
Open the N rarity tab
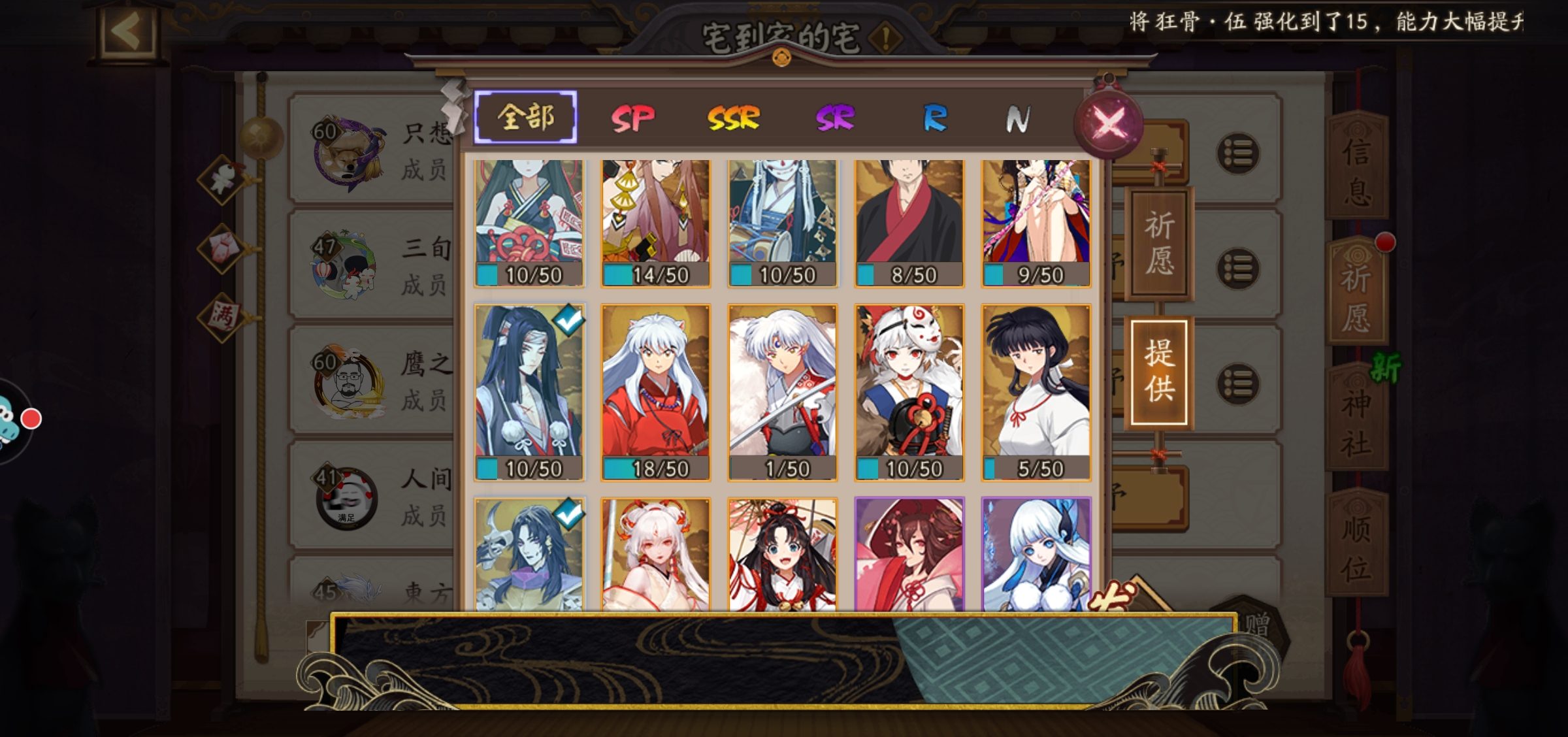[1018, 119]
